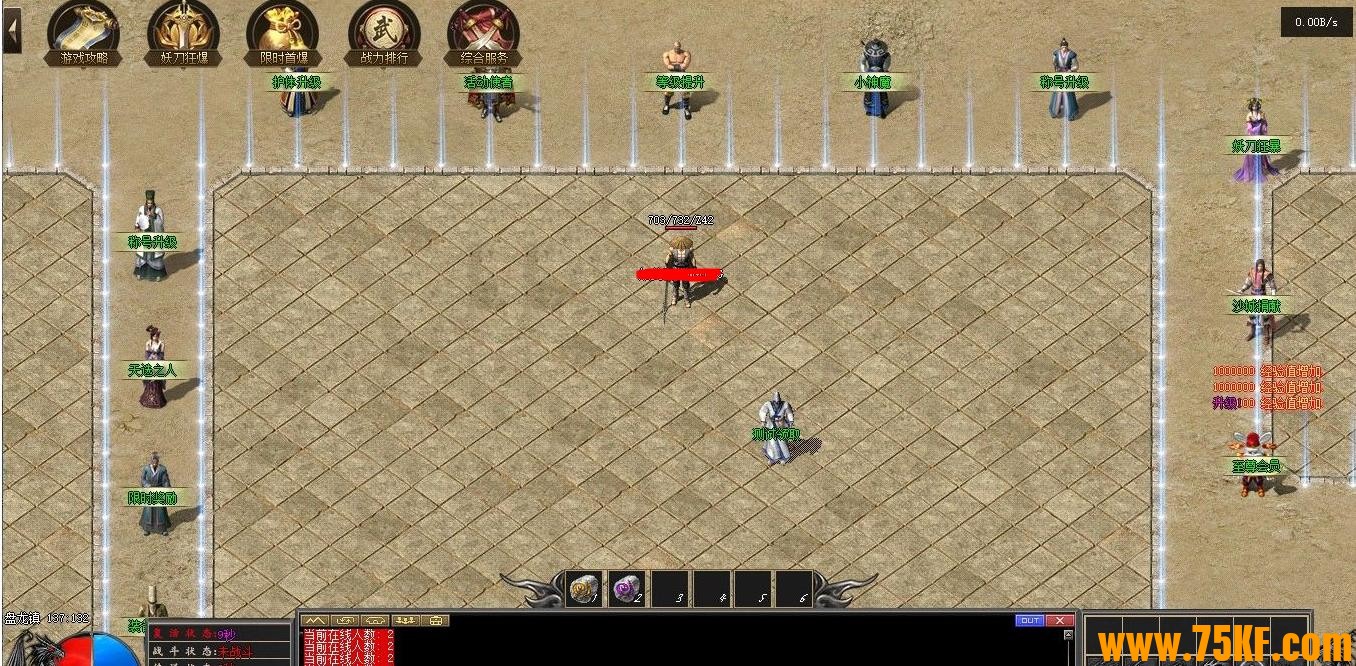Open the 综合服务 crossed swords menu
The height and width of the screenshot is (666, 1356).
click(484, 32)
